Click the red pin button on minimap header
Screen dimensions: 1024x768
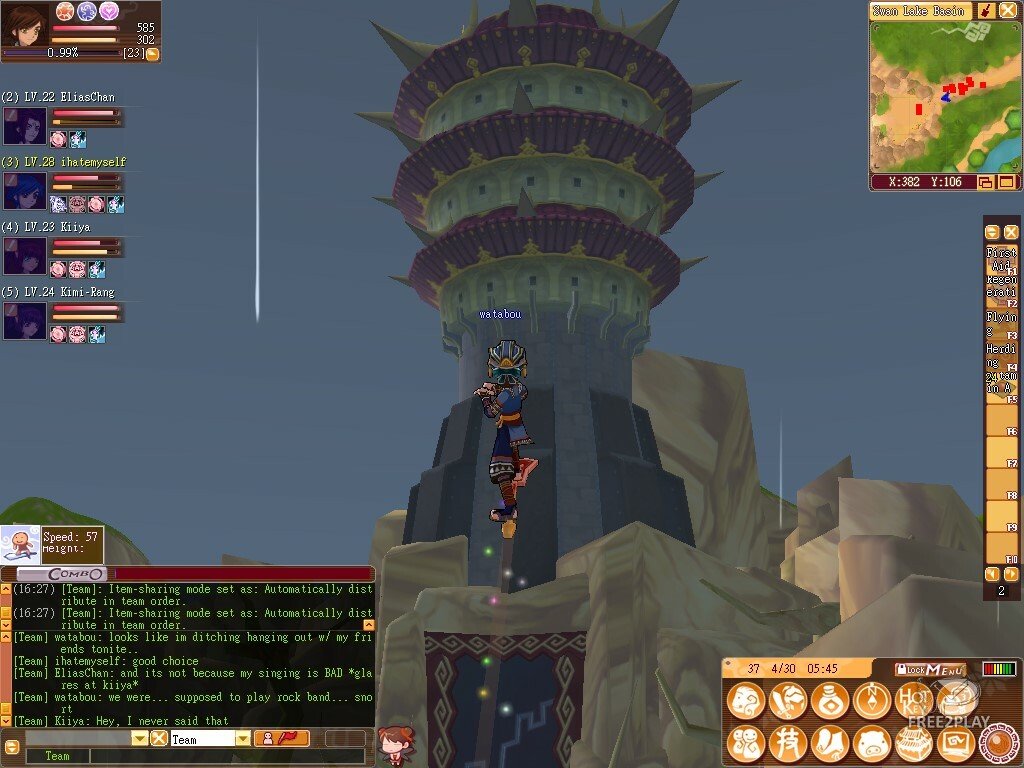click(x=985, y=10)
